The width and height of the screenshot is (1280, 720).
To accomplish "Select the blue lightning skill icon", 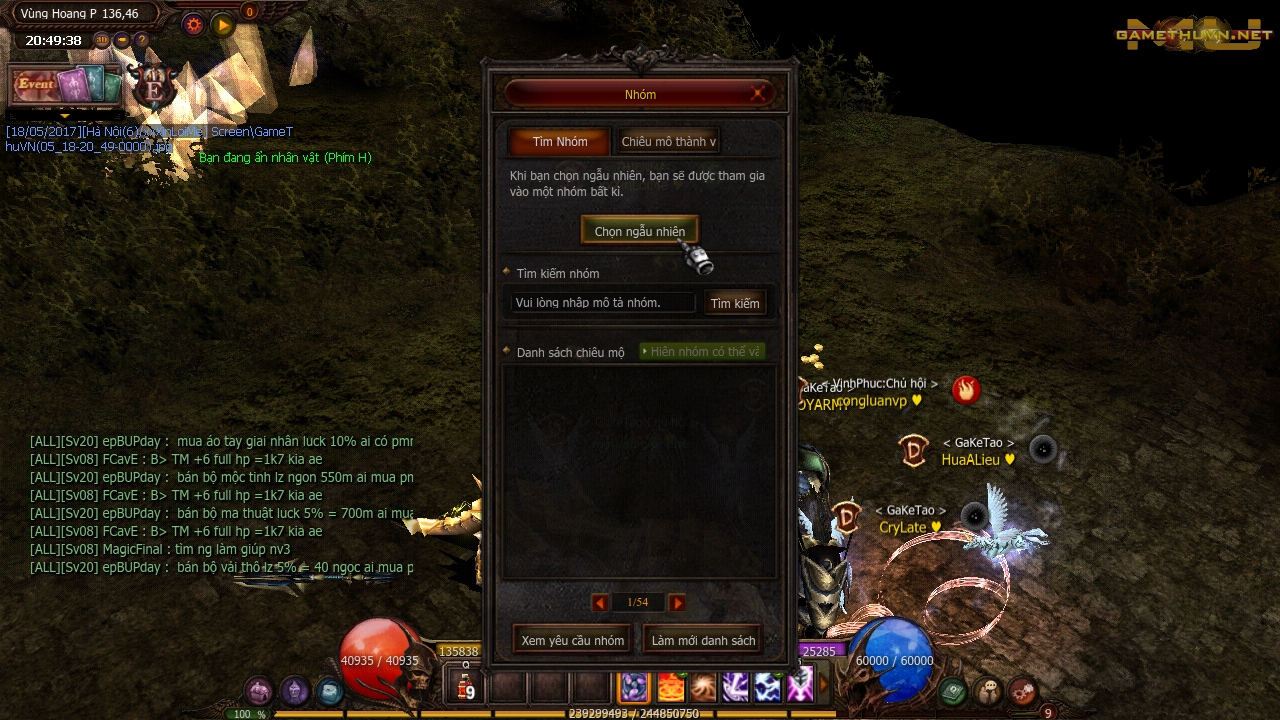I will pyautogui.click(x=769, y=687).
